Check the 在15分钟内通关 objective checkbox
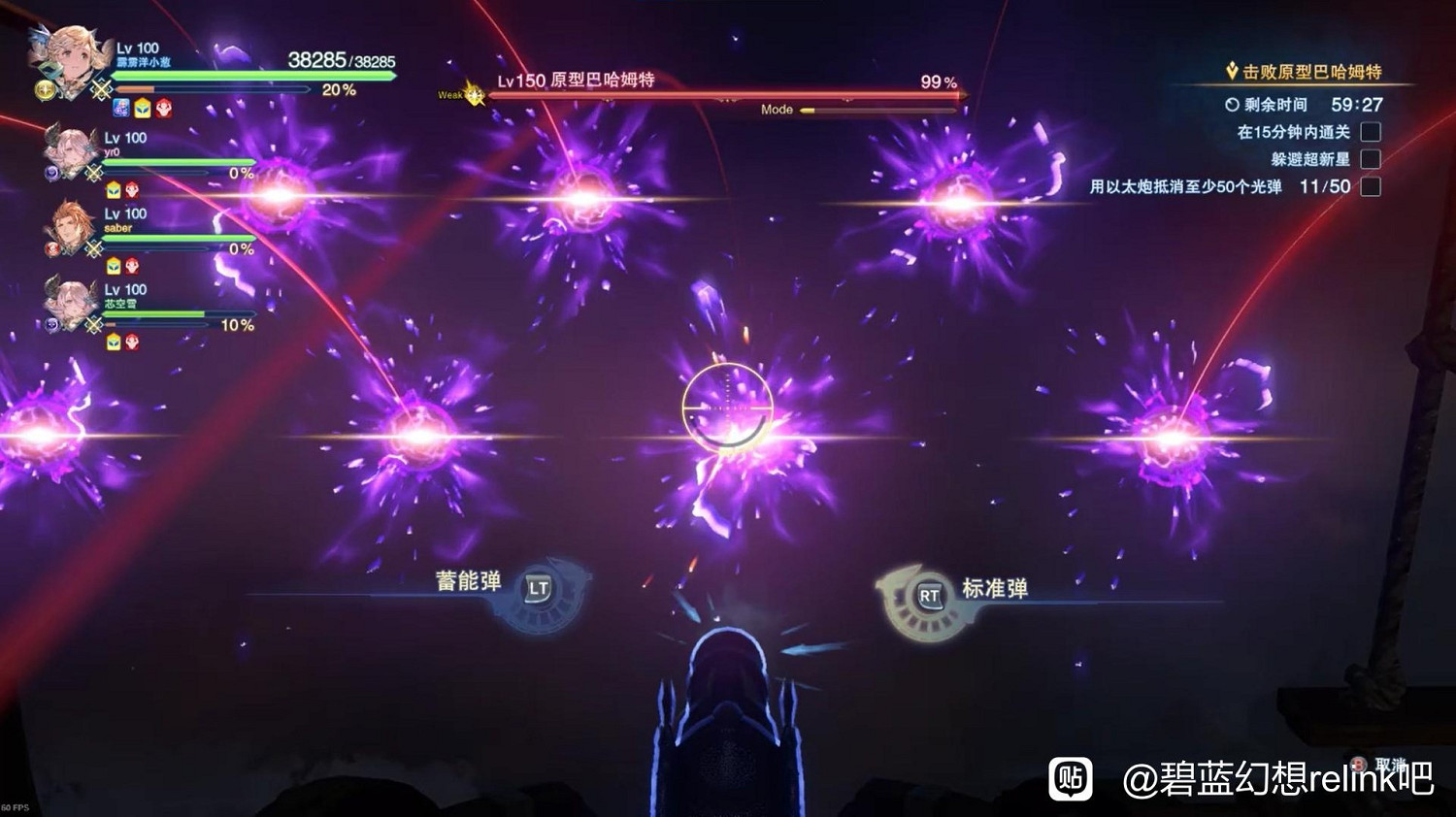The height and width of the screenshot is (817, 1456). [1373, 132]
